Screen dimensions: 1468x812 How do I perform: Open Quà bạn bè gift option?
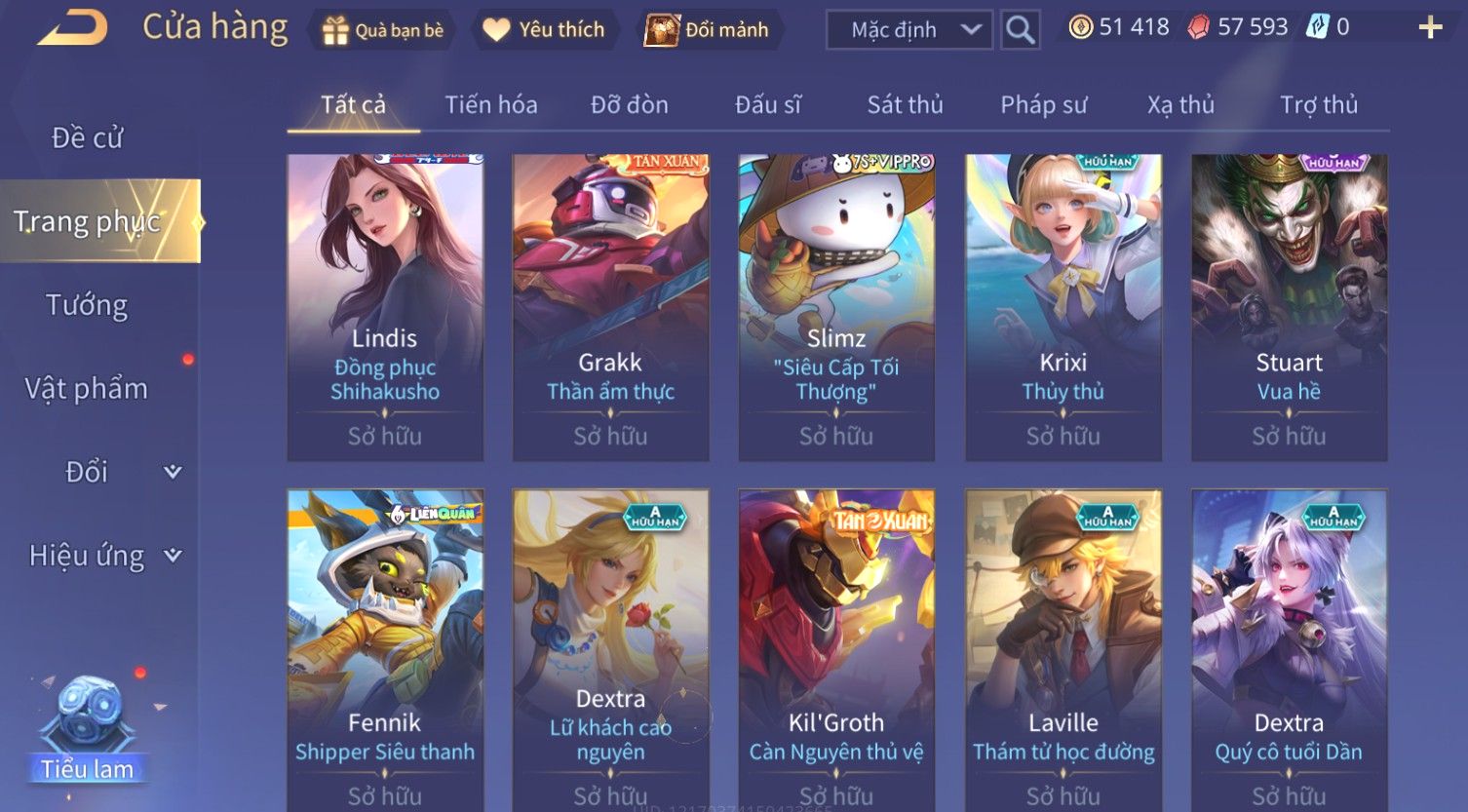pyautogui.click(x=383, y=30)
